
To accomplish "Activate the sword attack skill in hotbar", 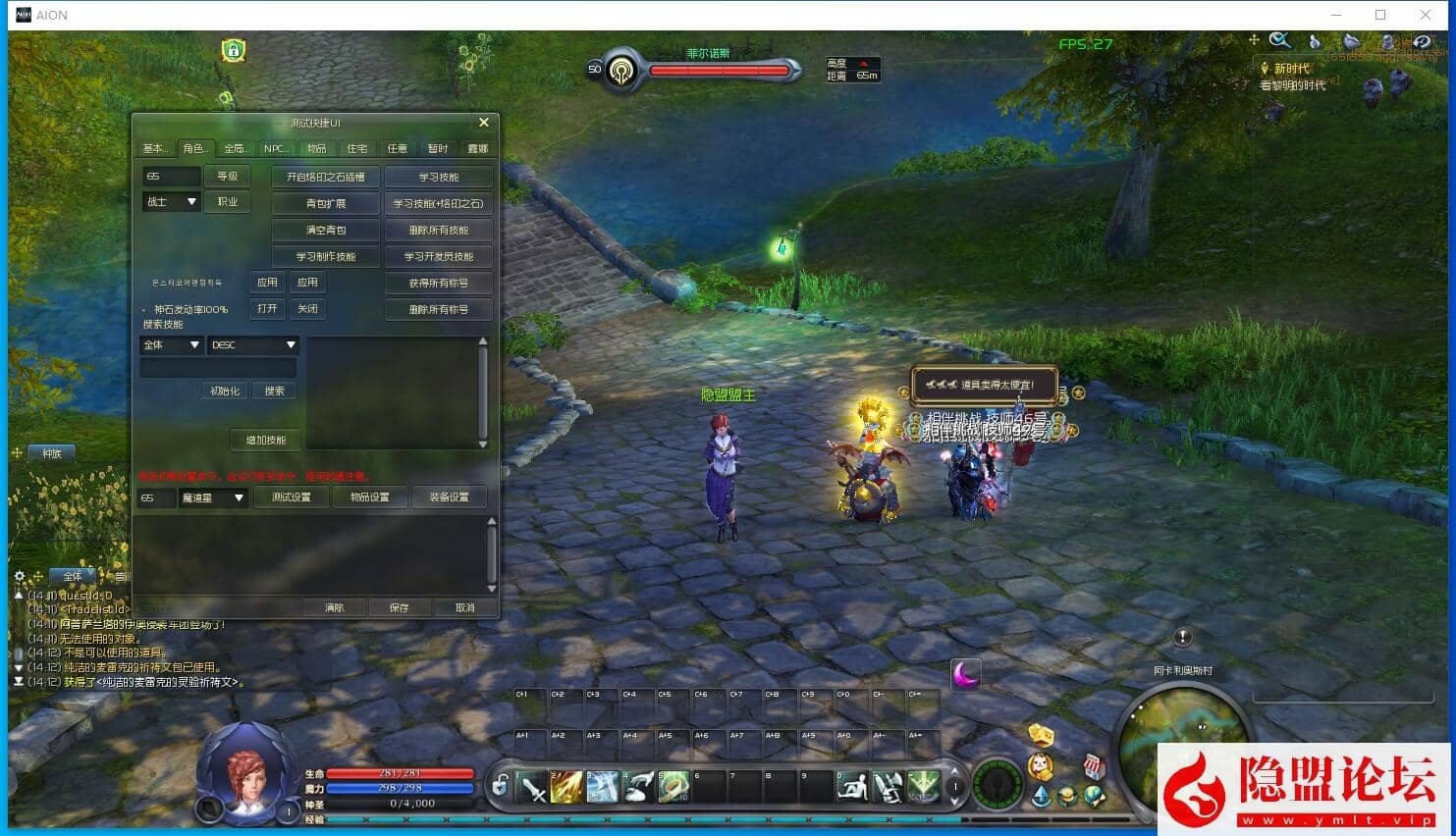I will [x=533, y=788].
